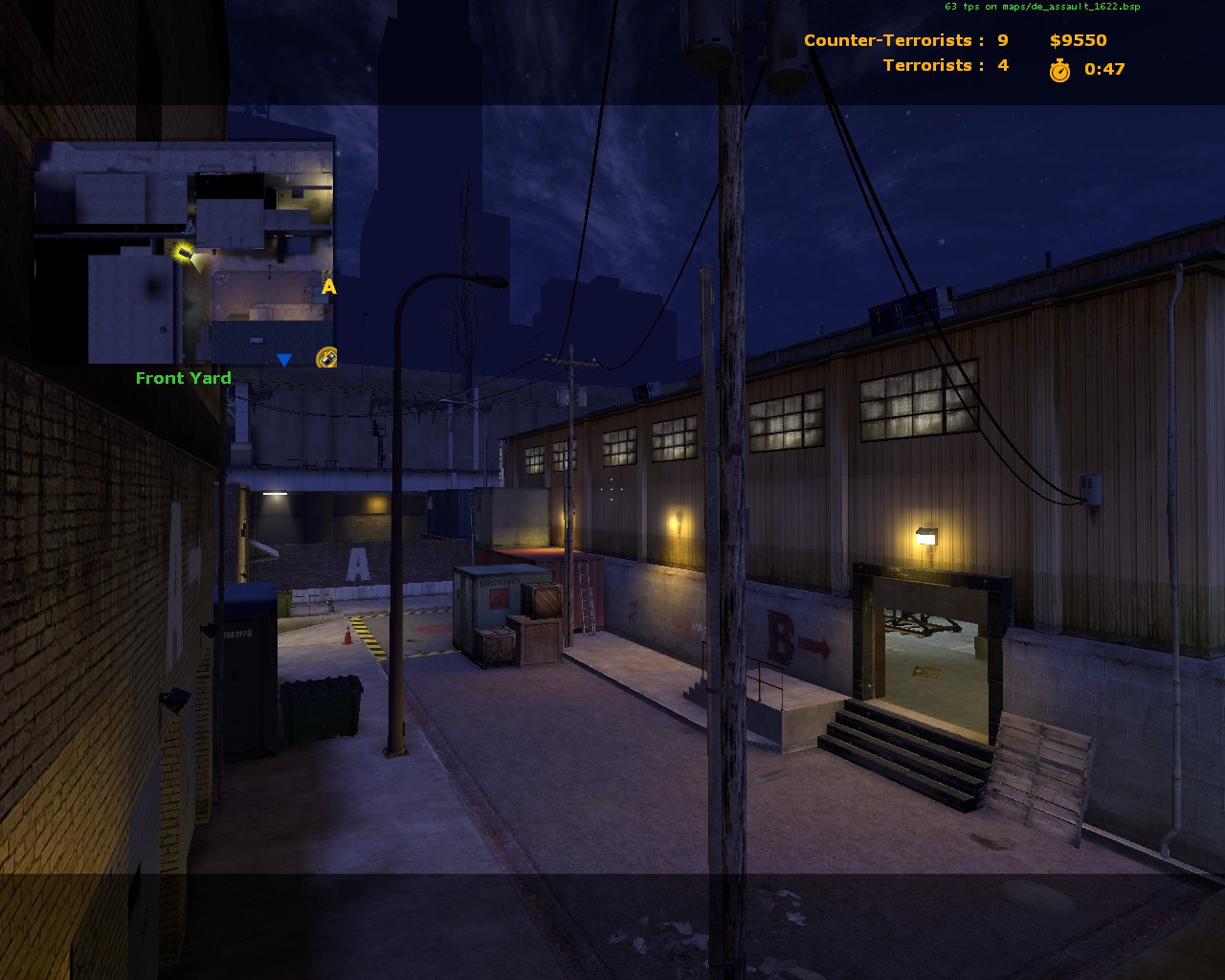Screen dimensions: 1225x980
Task: Click the bombsite A letter on the radar
Action: [328, 287]
